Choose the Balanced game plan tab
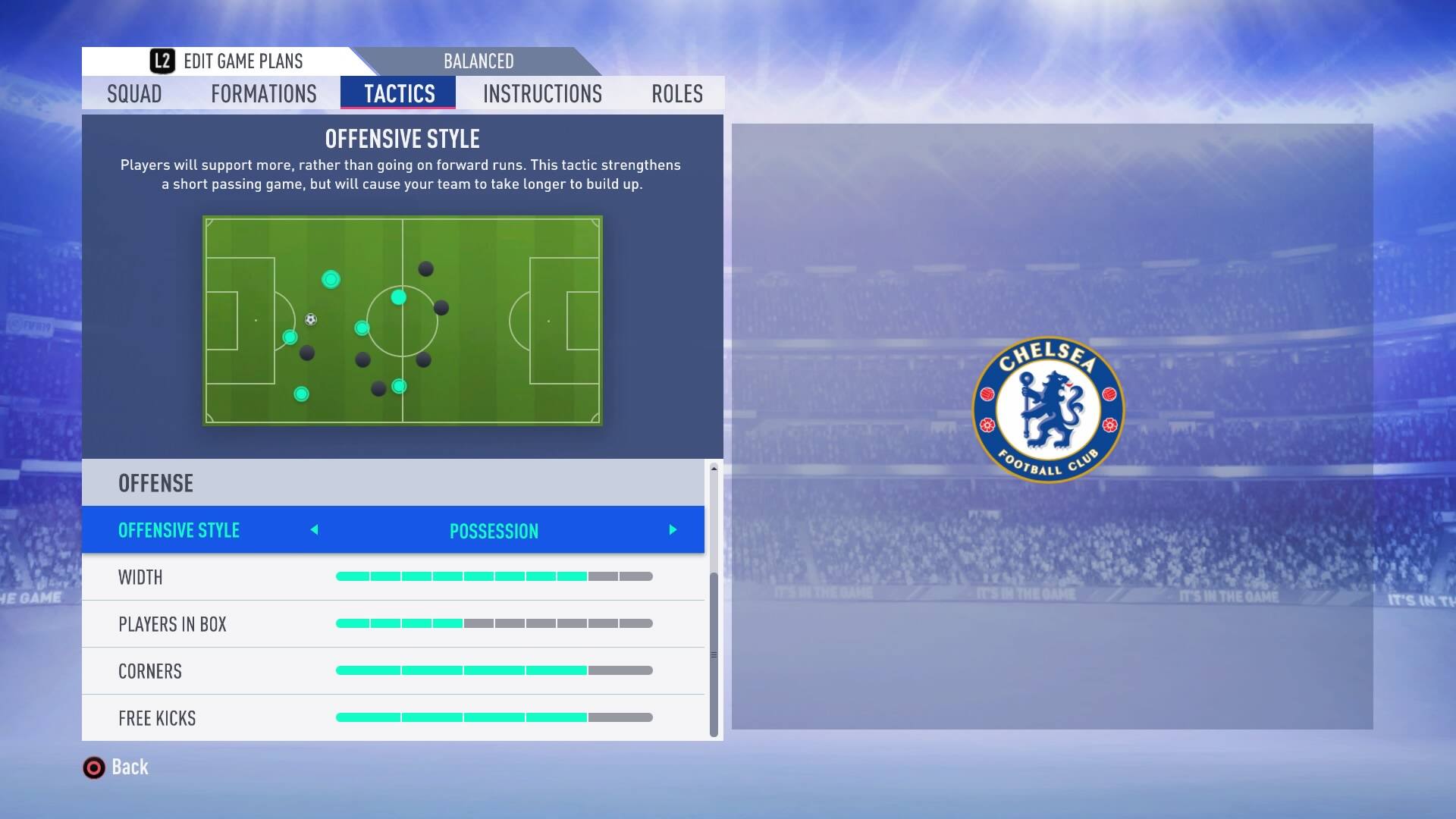 tap(479, 61)
